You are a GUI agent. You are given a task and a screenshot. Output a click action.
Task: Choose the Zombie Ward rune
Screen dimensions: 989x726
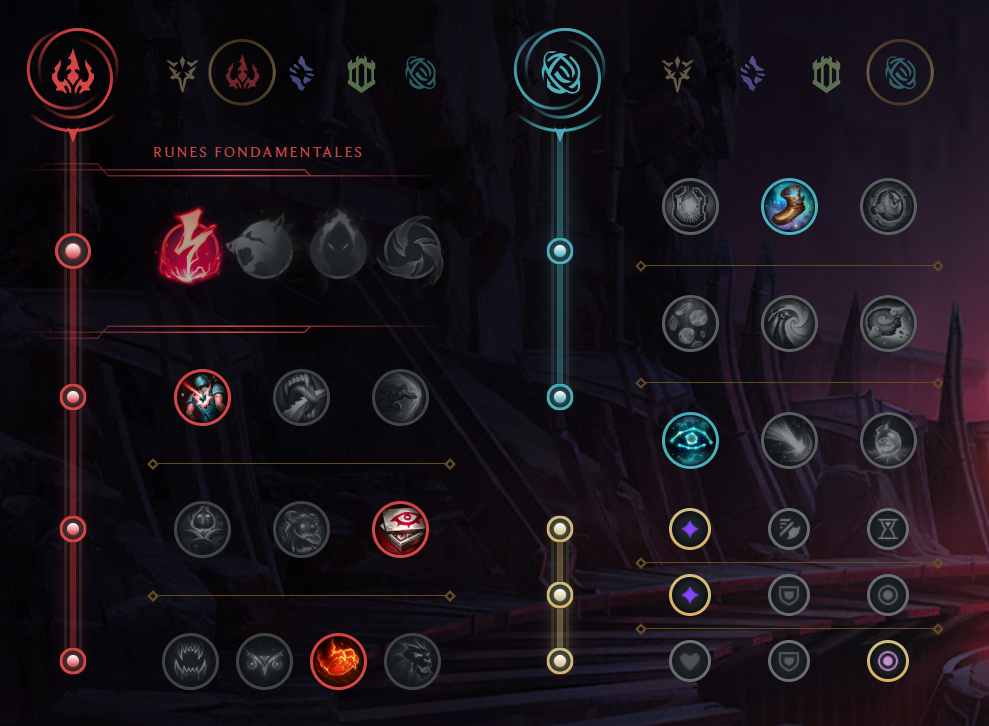(202, 529)
